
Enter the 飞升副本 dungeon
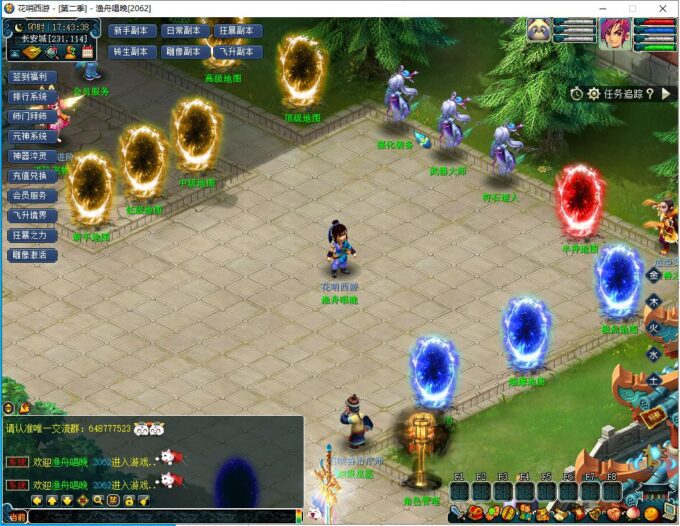[238, 50]
